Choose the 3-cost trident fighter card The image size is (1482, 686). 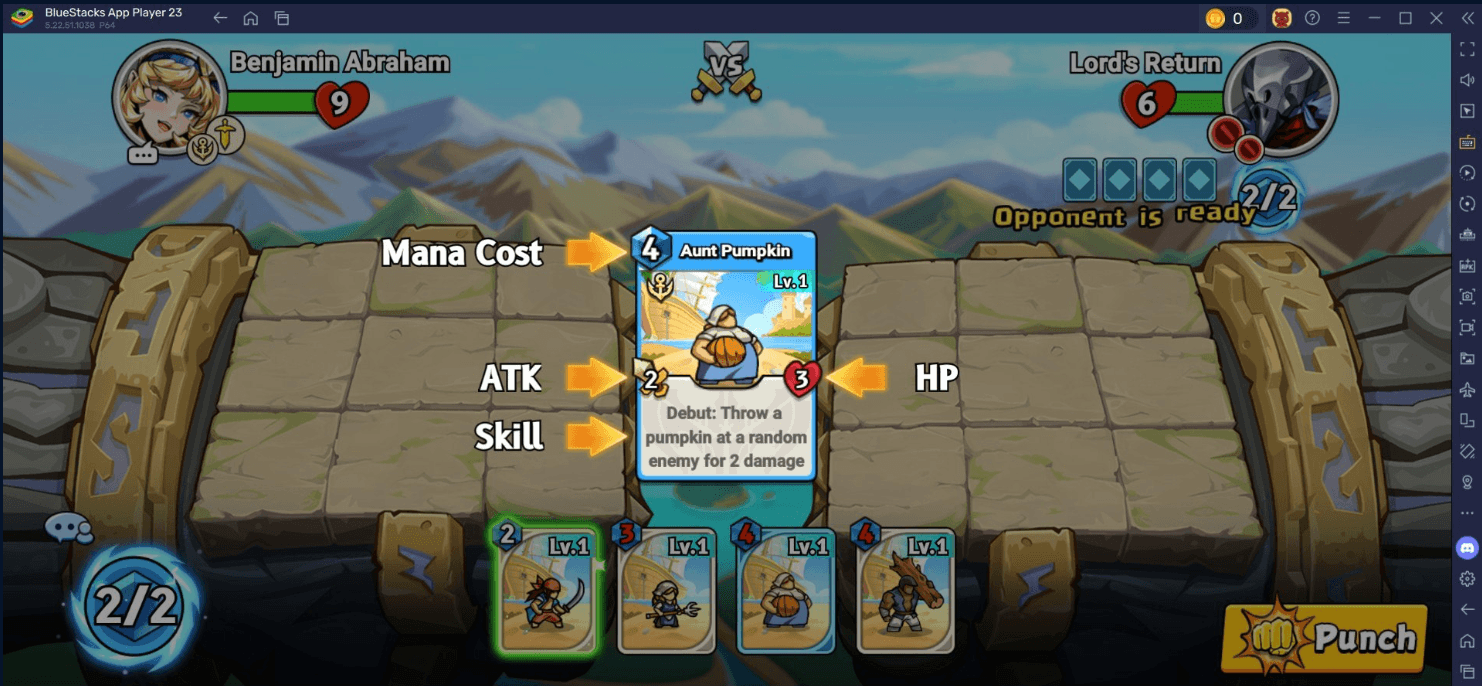tap(666, 592)
